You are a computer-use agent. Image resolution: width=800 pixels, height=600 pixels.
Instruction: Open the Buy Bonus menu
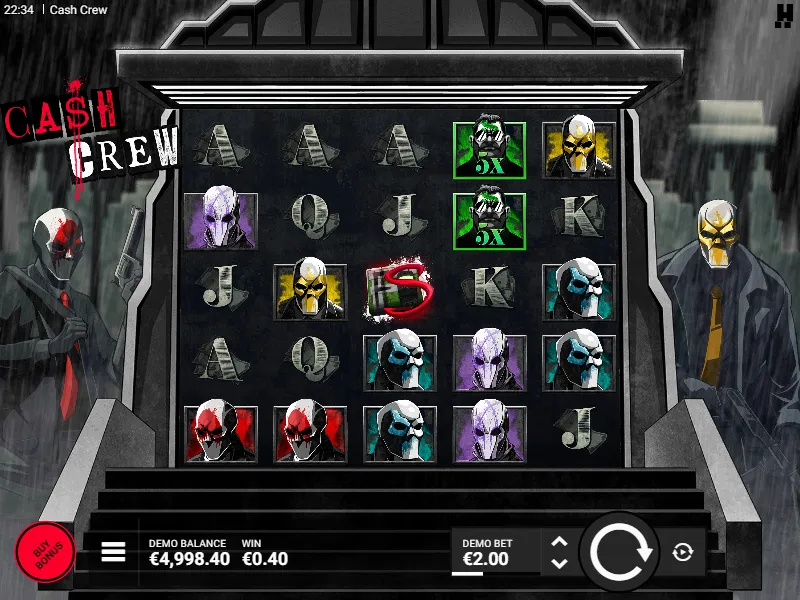45,551
